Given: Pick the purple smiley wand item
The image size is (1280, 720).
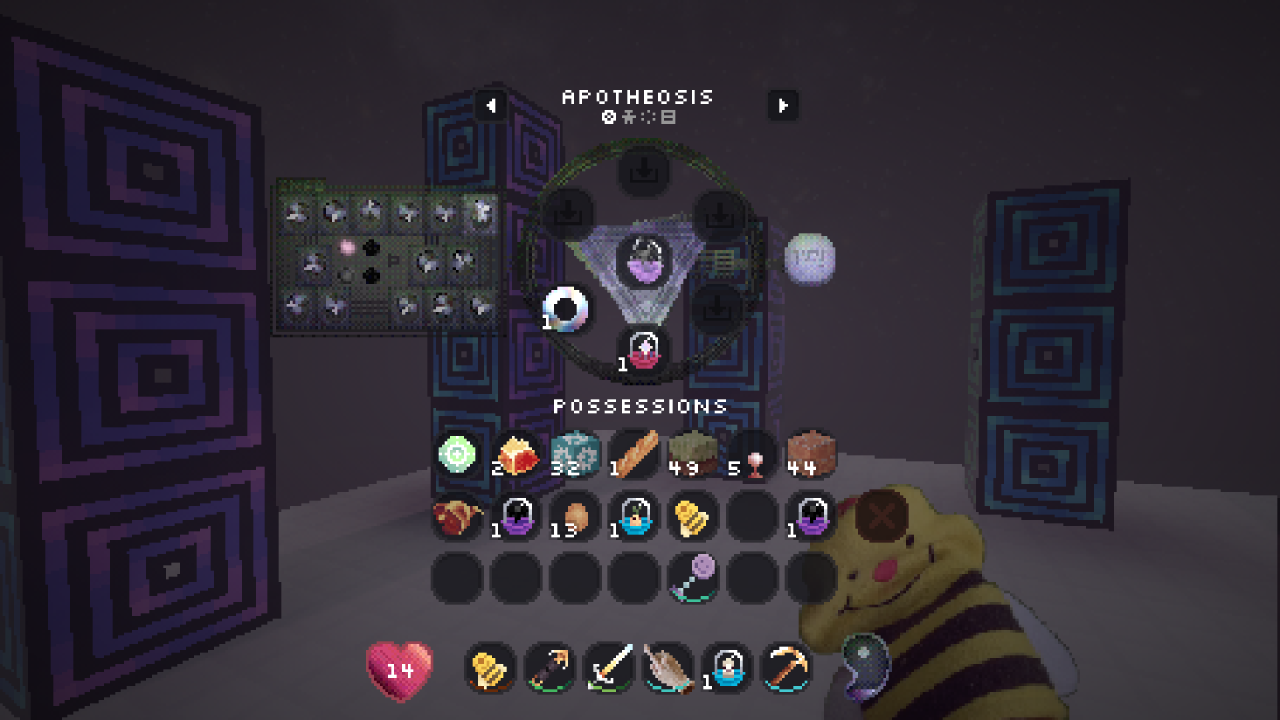Looking at the screenshot, I should tap(693, 577).
